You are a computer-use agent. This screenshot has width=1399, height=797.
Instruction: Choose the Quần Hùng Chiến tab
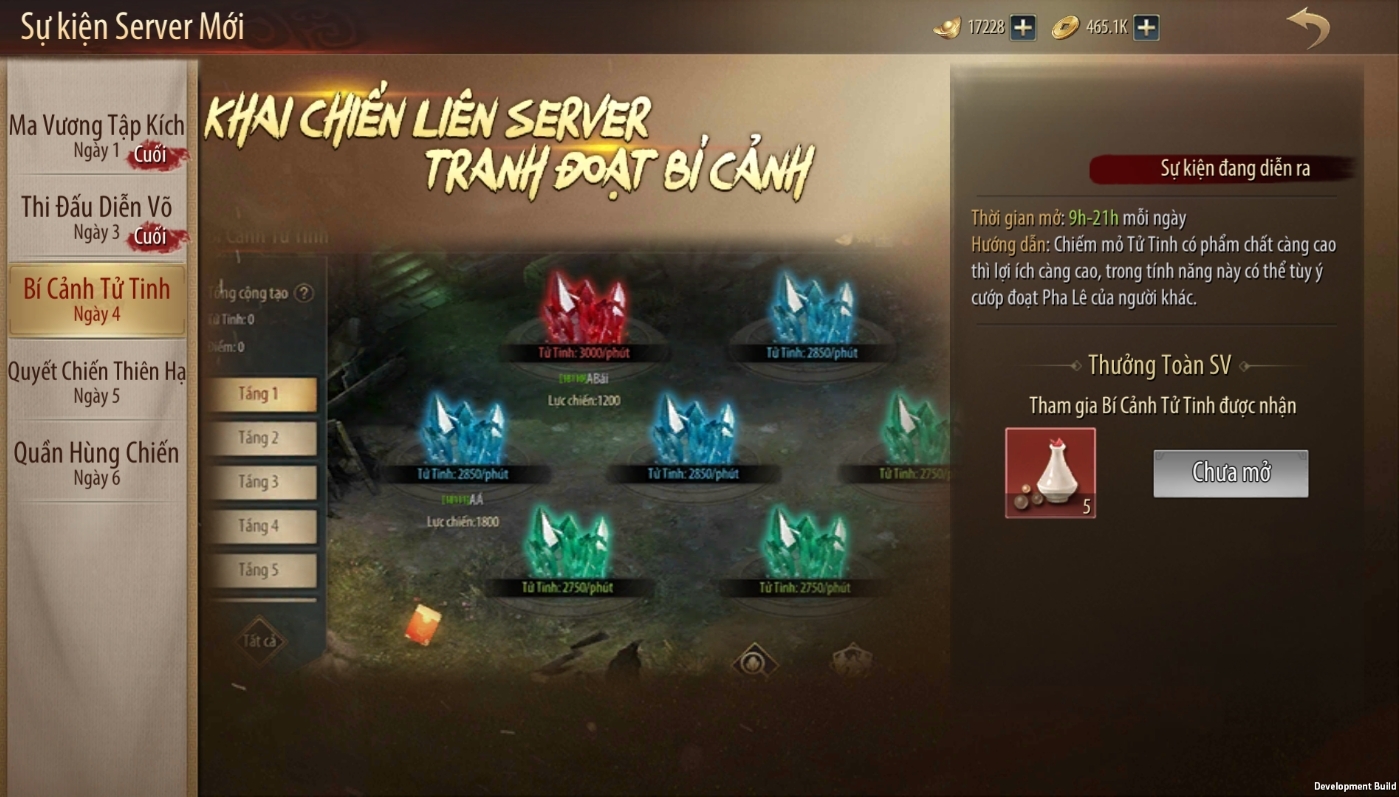pyautogui.click(x=97, y=464)
